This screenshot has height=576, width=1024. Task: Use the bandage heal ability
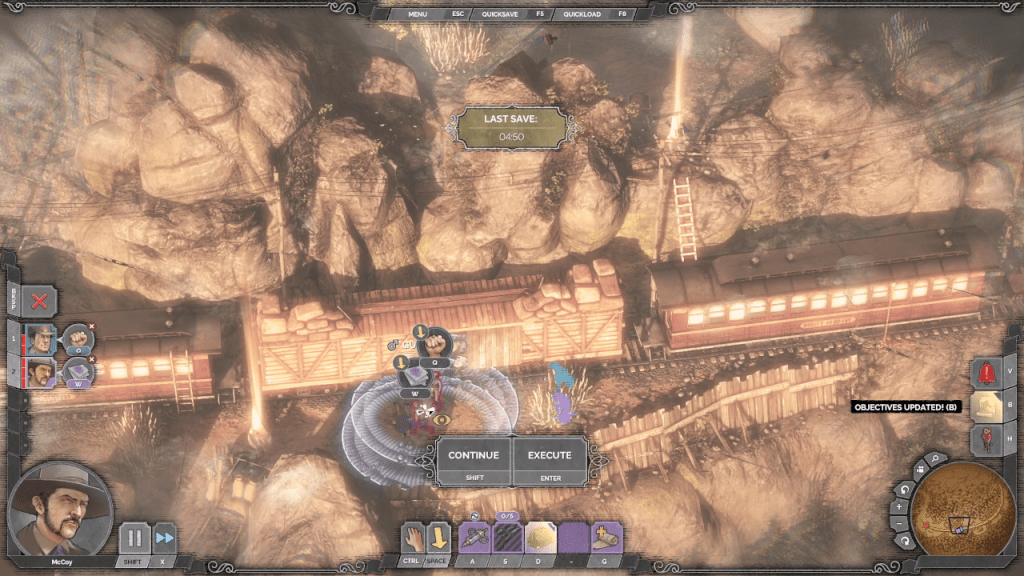click(607, 538)
